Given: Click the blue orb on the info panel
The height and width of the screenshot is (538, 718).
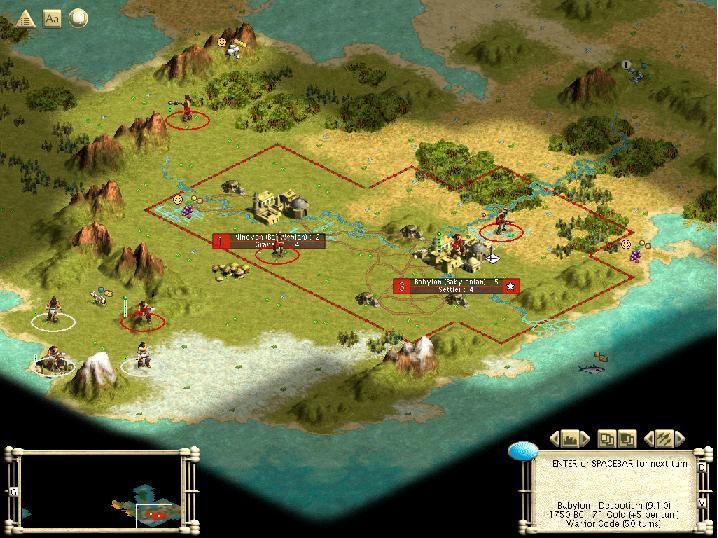Looking at the screenshot, I should coord(523,451).
